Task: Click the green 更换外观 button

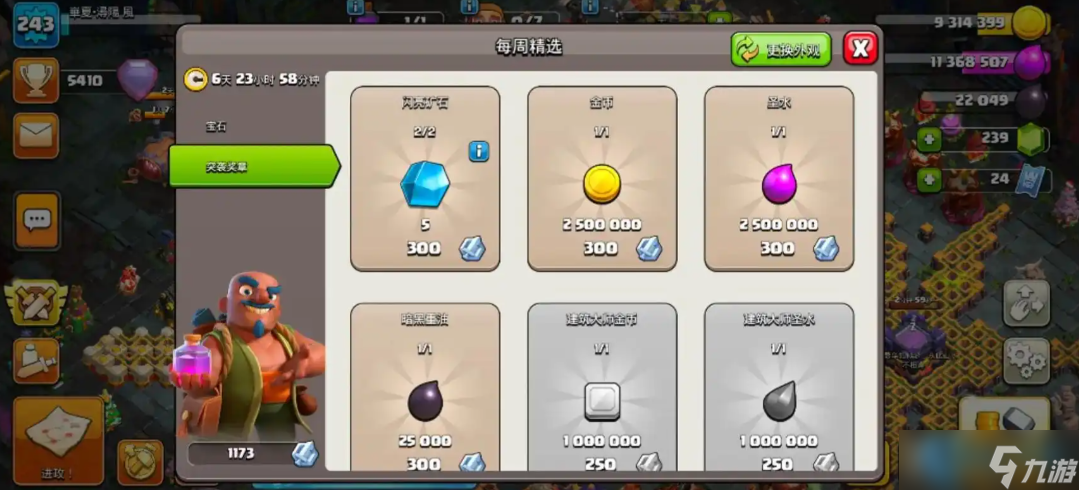Action: point(781,49)
